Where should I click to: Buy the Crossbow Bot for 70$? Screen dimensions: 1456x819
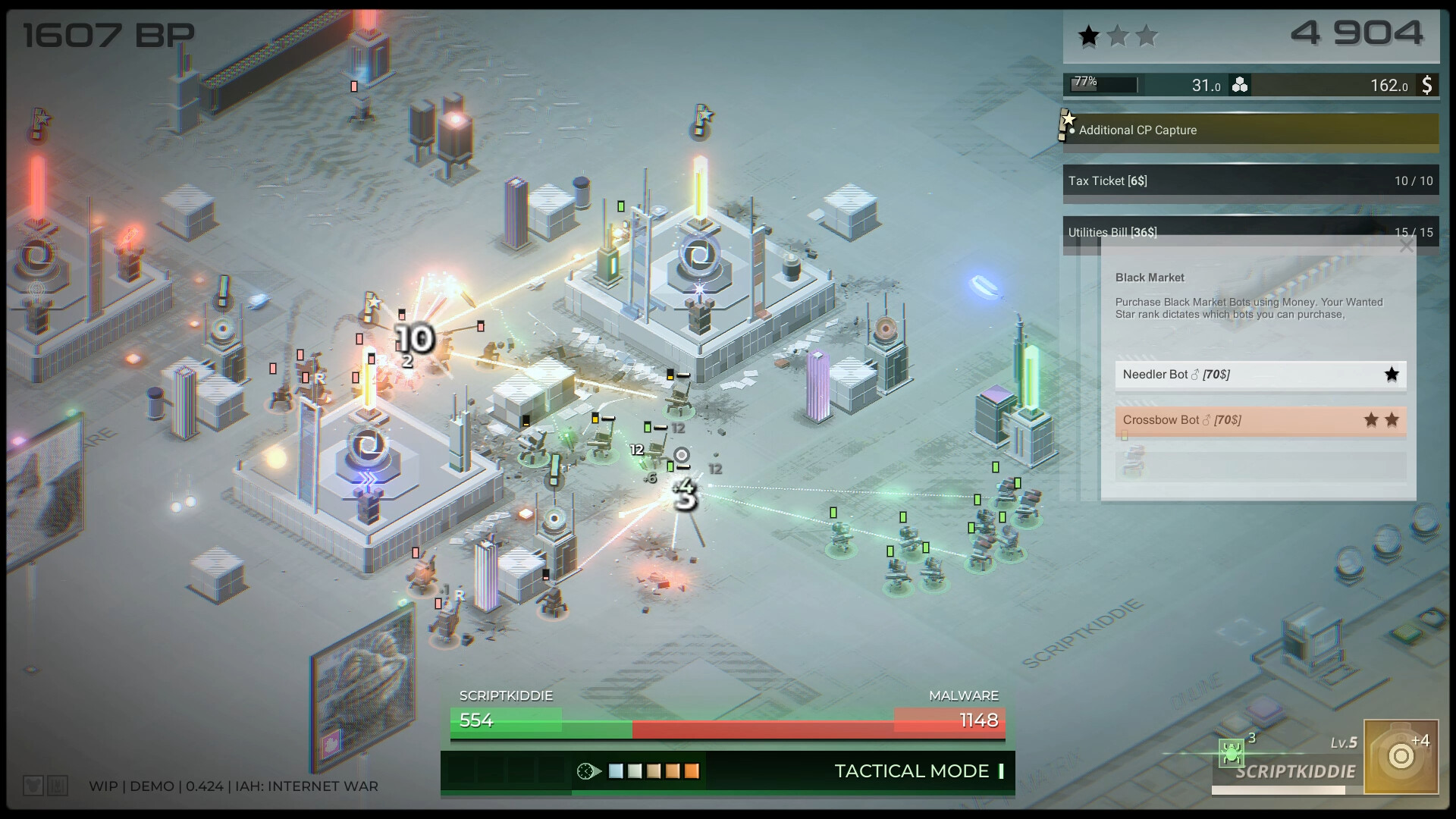1260,419
